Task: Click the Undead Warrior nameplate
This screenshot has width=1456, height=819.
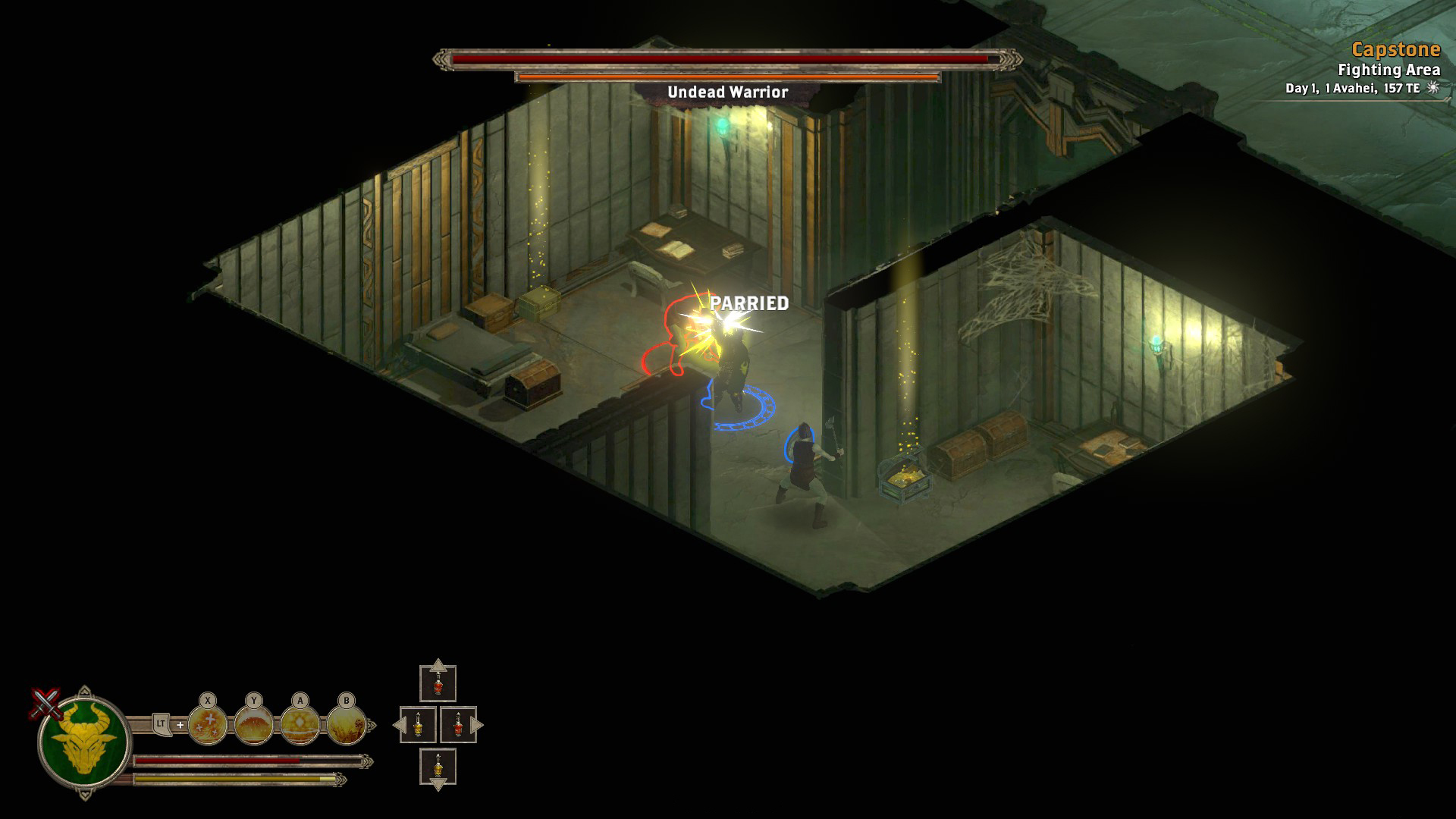Action: coord(726,91)
